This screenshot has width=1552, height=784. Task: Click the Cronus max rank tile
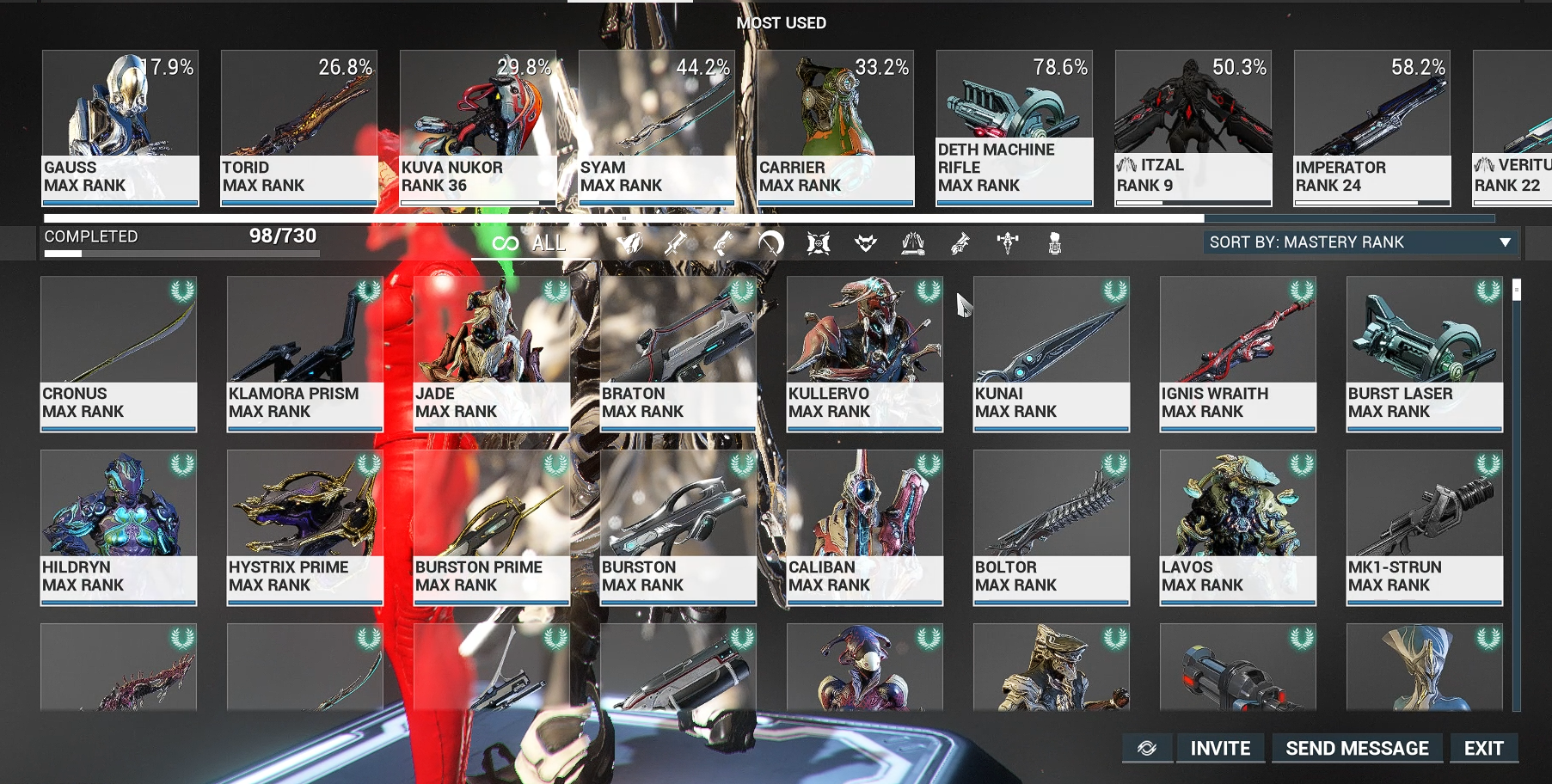(119, 353)
